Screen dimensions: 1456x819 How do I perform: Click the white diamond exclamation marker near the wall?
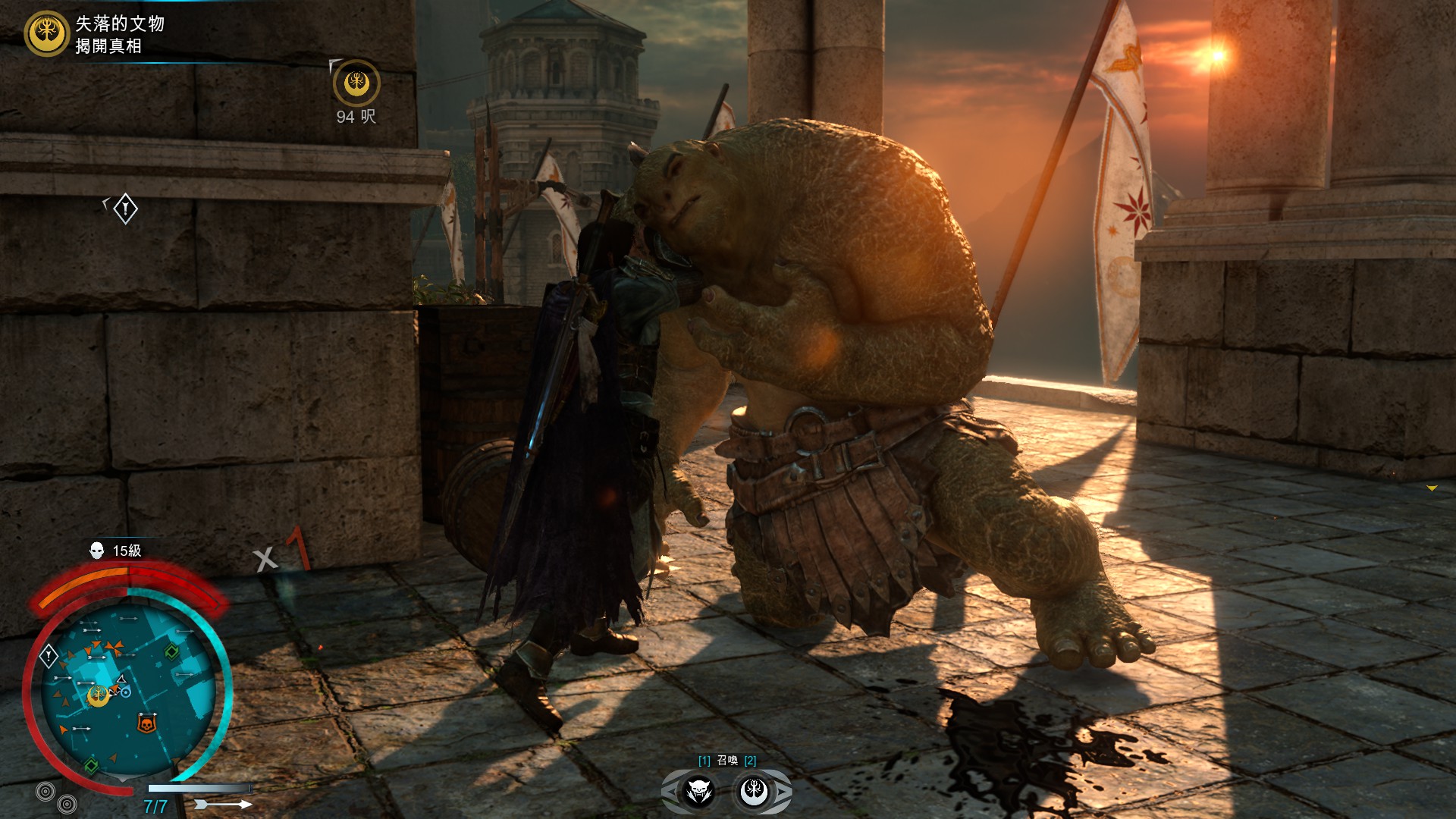pyautogui.click(x=125, y=209)
